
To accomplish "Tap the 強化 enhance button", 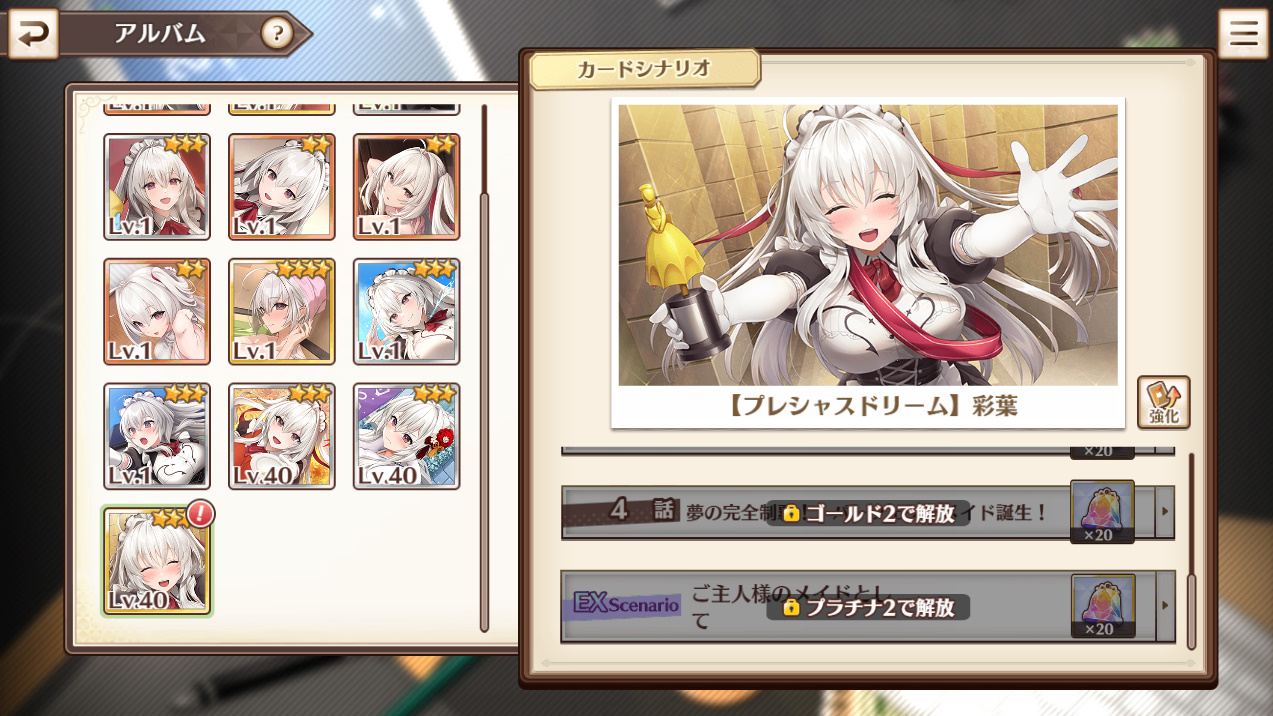I will [1163, 402].
